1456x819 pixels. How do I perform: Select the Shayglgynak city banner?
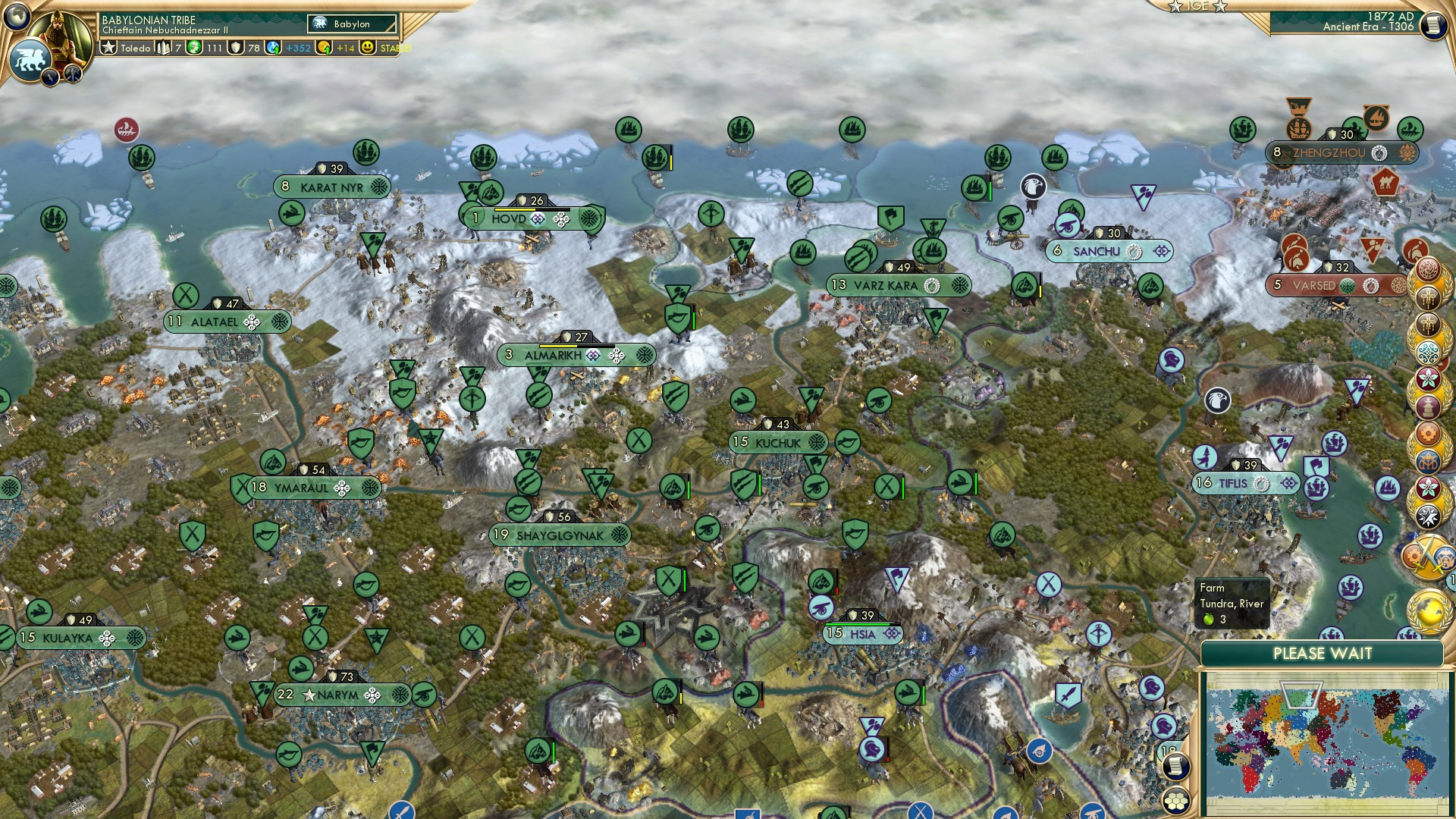click(560, 535)
